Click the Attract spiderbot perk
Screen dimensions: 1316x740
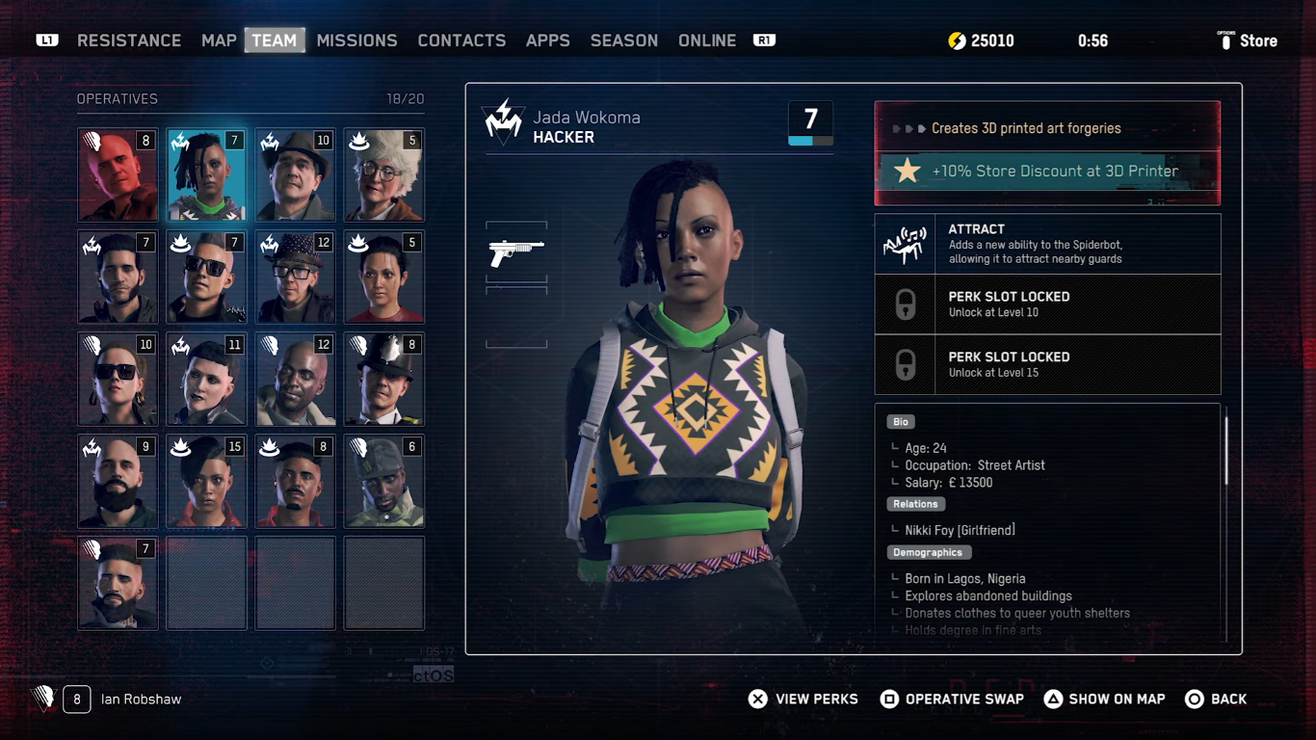coord(1047,244)
